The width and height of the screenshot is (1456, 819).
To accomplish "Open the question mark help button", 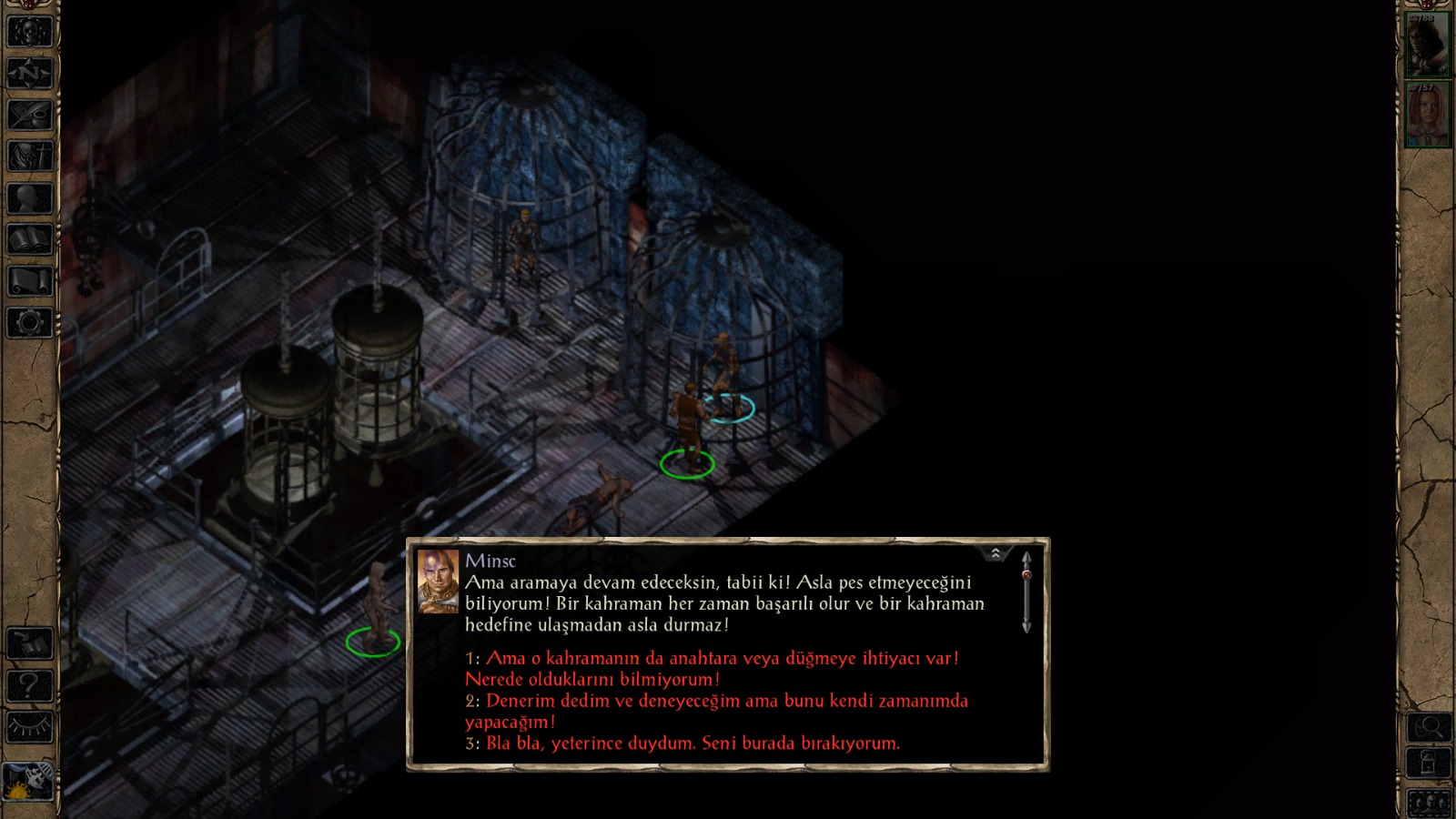I will coord(29,685).
